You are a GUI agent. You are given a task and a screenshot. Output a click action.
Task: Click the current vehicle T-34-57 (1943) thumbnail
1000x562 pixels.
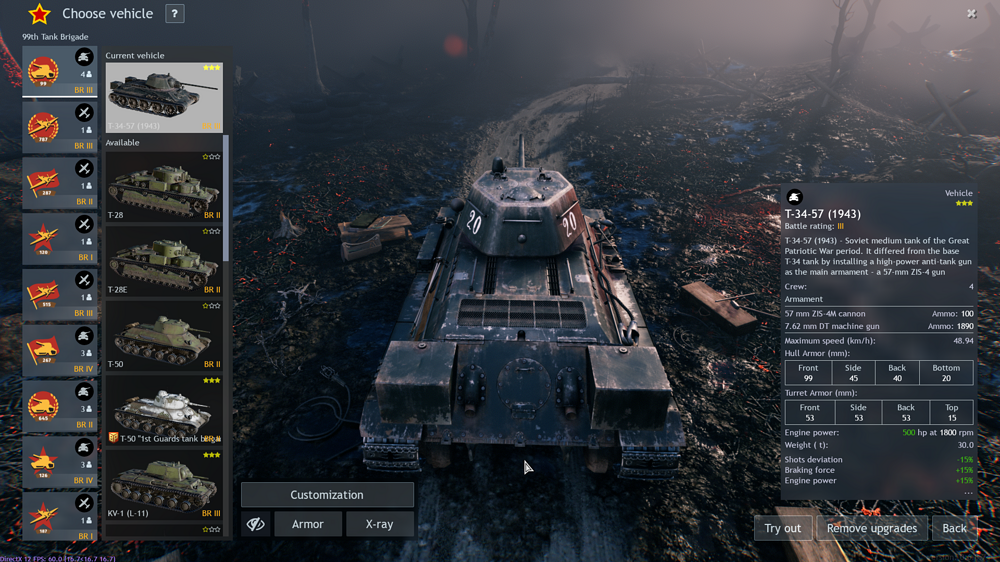click(x=164, y=98)
